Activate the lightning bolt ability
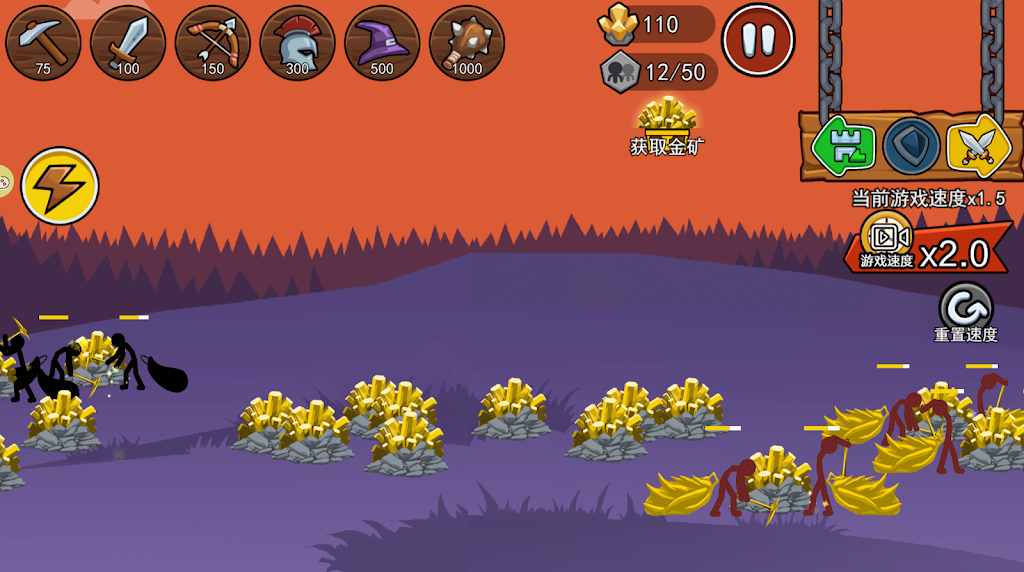 point(60,185)
